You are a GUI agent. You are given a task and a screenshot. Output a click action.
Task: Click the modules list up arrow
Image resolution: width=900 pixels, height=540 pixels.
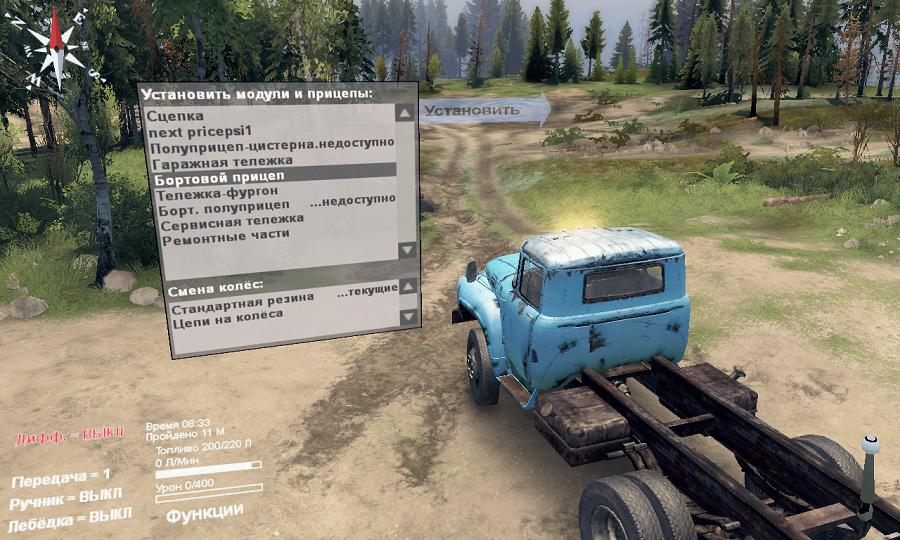click(x=405, y=114)
